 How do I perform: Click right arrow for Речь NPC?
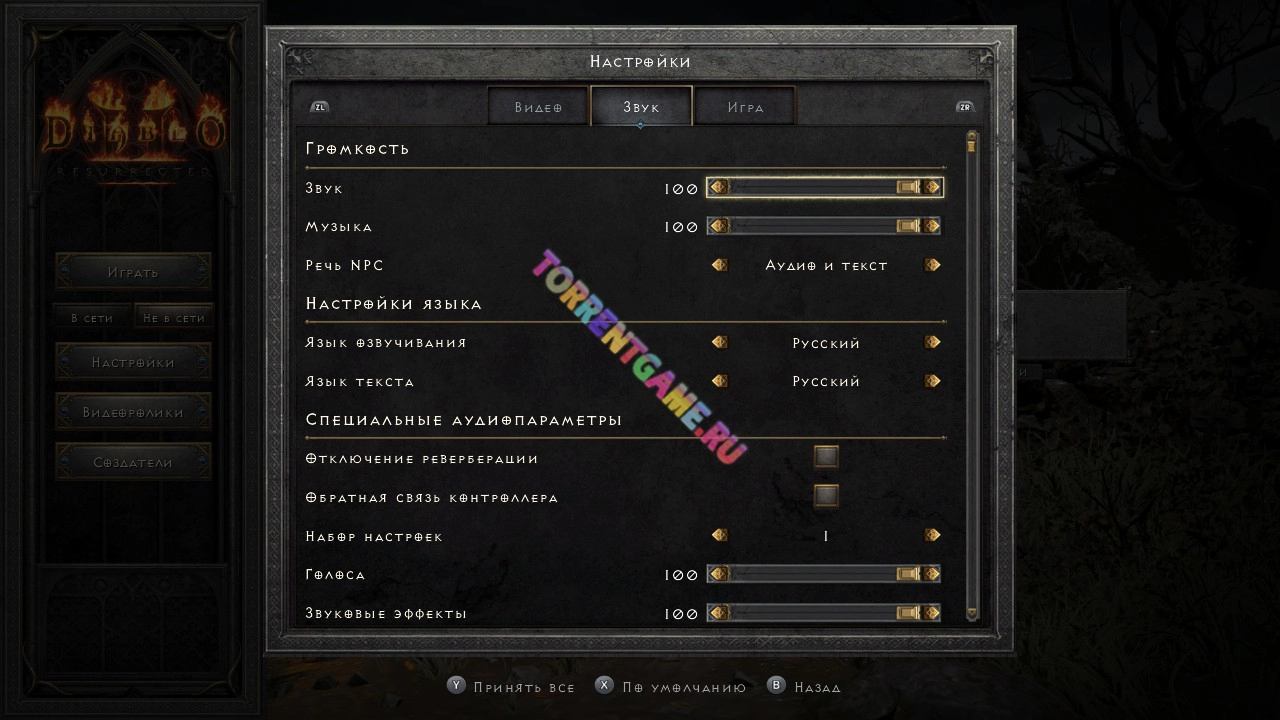tap(932, 265)
